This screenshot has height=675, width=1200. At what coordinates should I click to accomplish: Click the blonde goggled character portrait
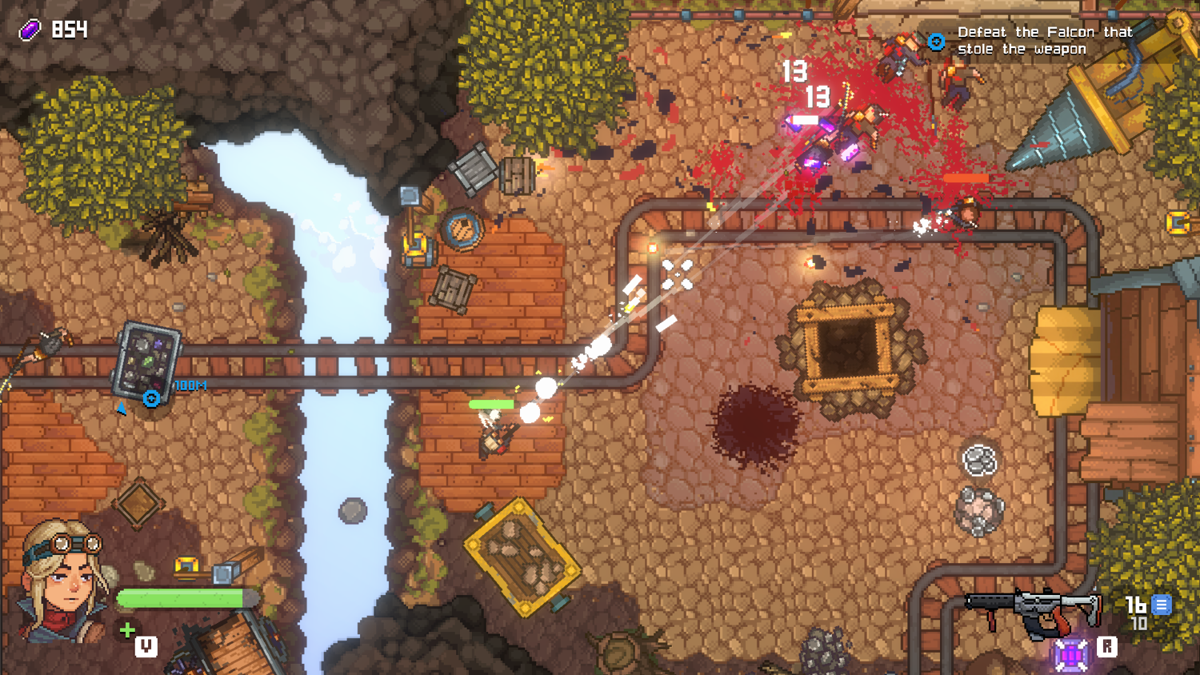(64, 580)
